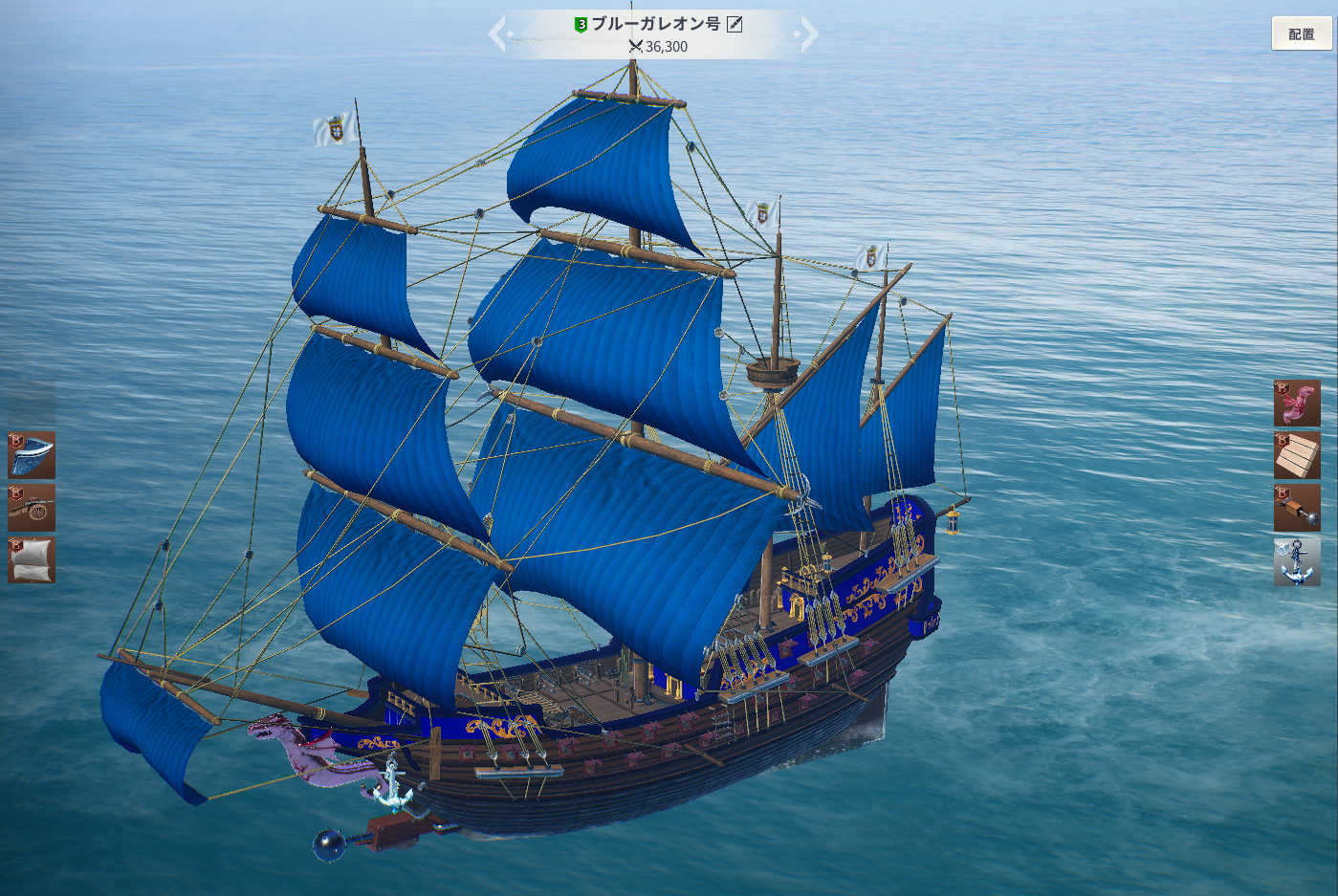Open the wooden planks equipment slot
Screen dimensions: 1338x896
tap(1297, 455)
